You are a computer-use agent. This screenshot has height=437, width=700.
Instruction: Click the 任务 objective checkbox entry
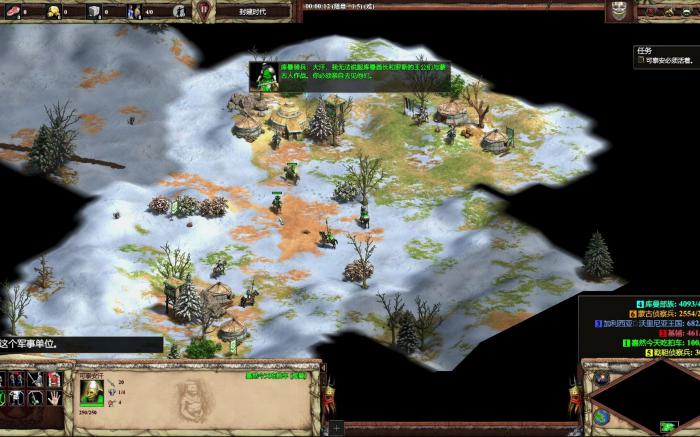(642, 61)
